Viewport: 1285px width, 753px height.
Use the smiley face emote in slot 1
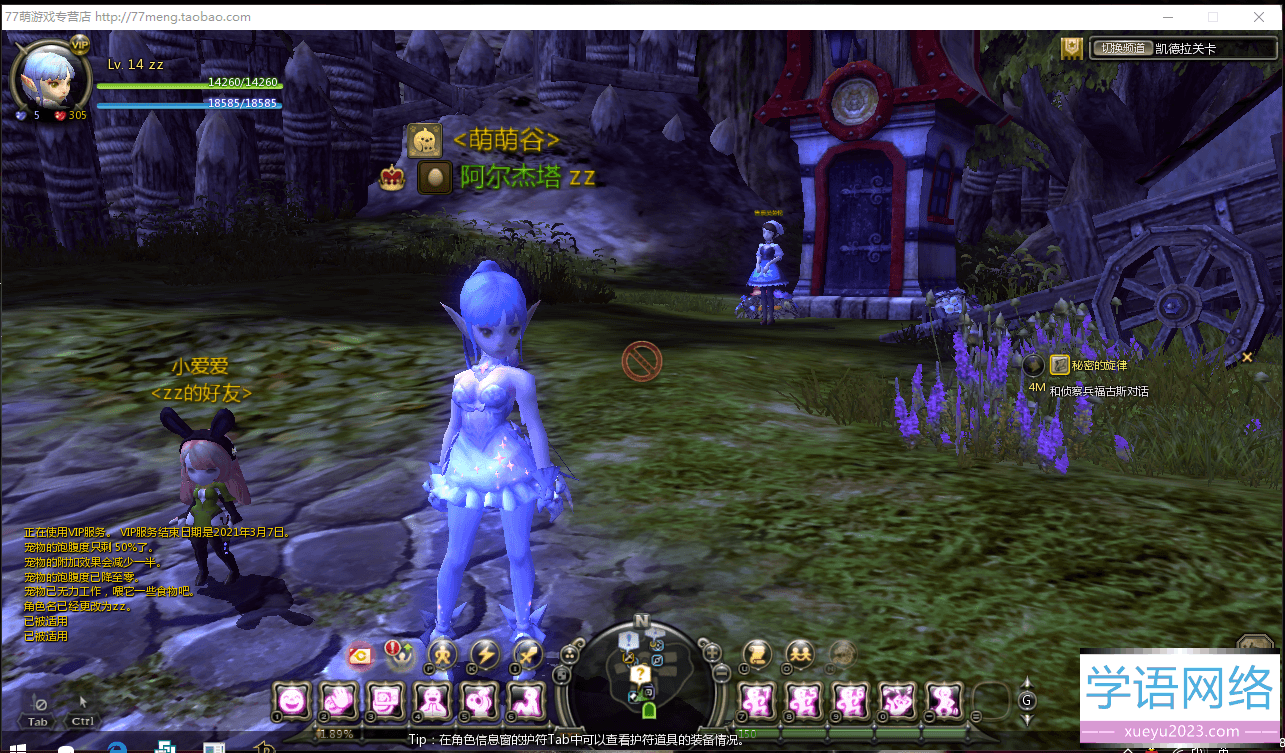point(292,701)
